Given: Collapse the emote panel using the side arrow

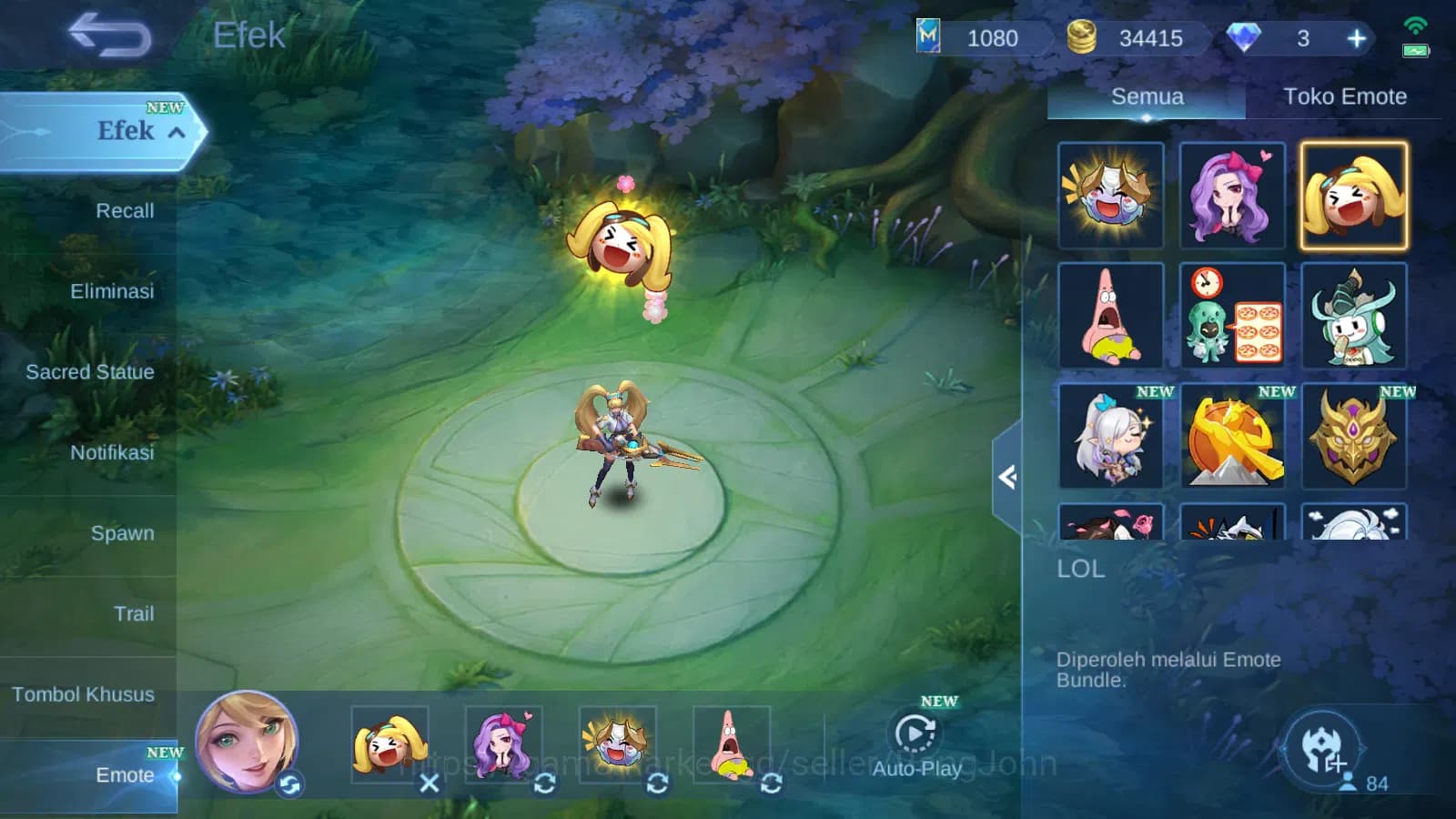Looking at the screenshot, I should point(1006,477).
